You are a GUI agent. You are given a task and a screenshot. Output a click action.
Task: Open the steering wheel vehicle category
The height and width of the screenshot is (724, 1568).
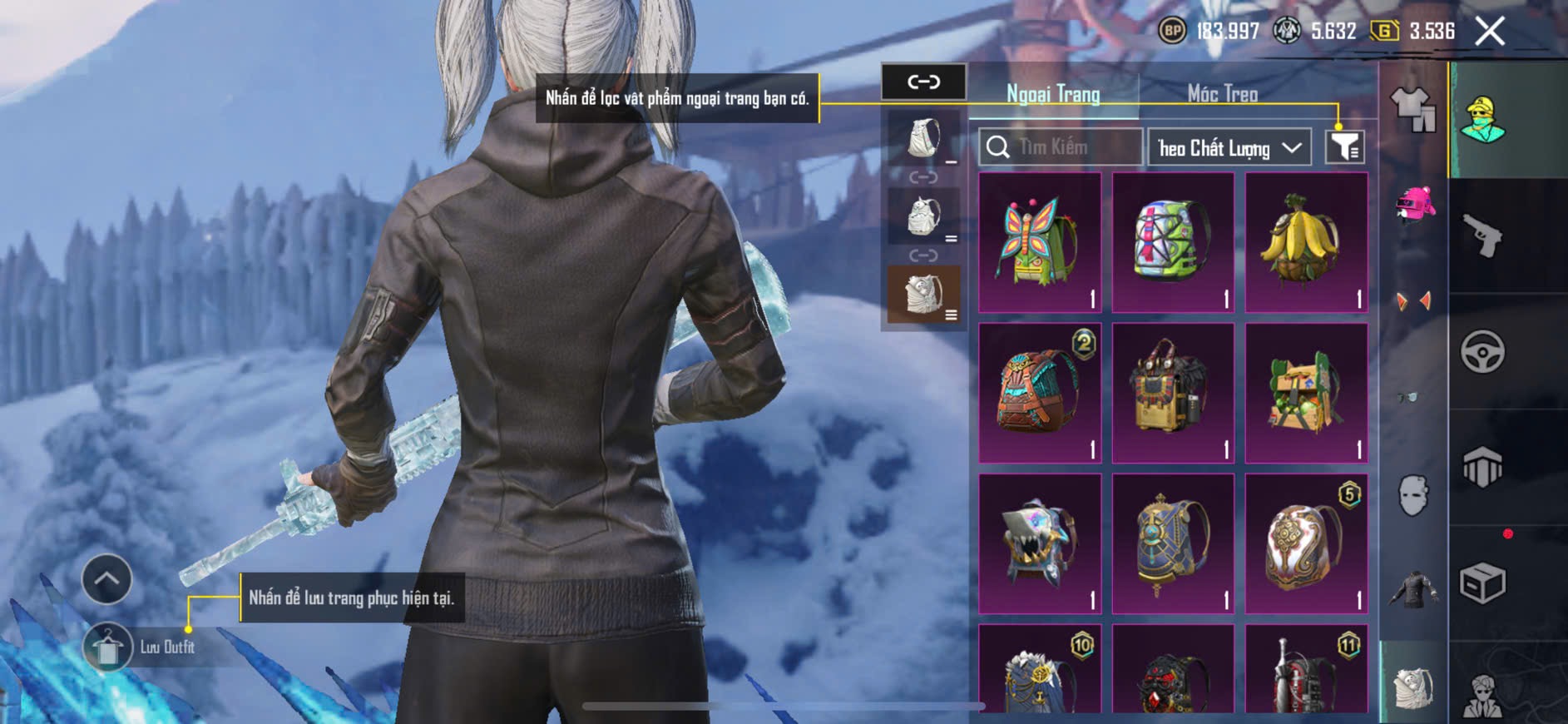click(x=1483, y=351)
